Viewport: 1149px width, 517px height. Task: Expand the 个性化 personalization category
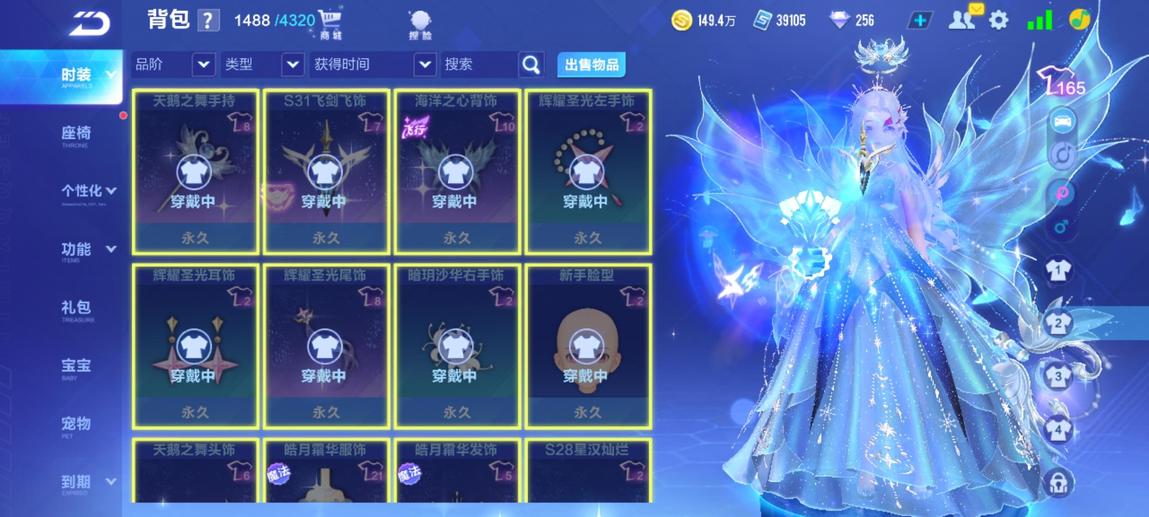[88, 191]
